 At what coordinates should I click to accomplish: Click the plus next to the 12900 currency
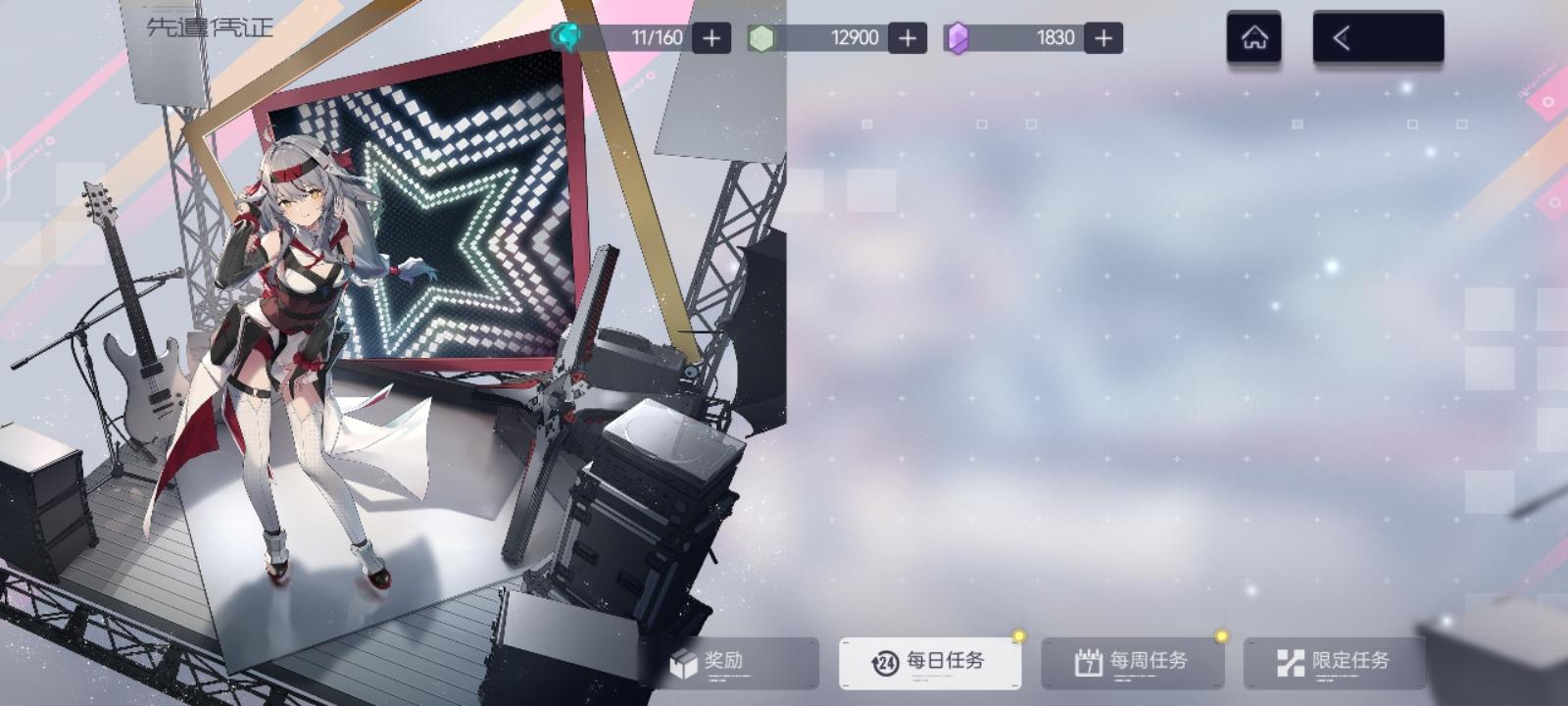pyautogui.click(x=906, y=37)
